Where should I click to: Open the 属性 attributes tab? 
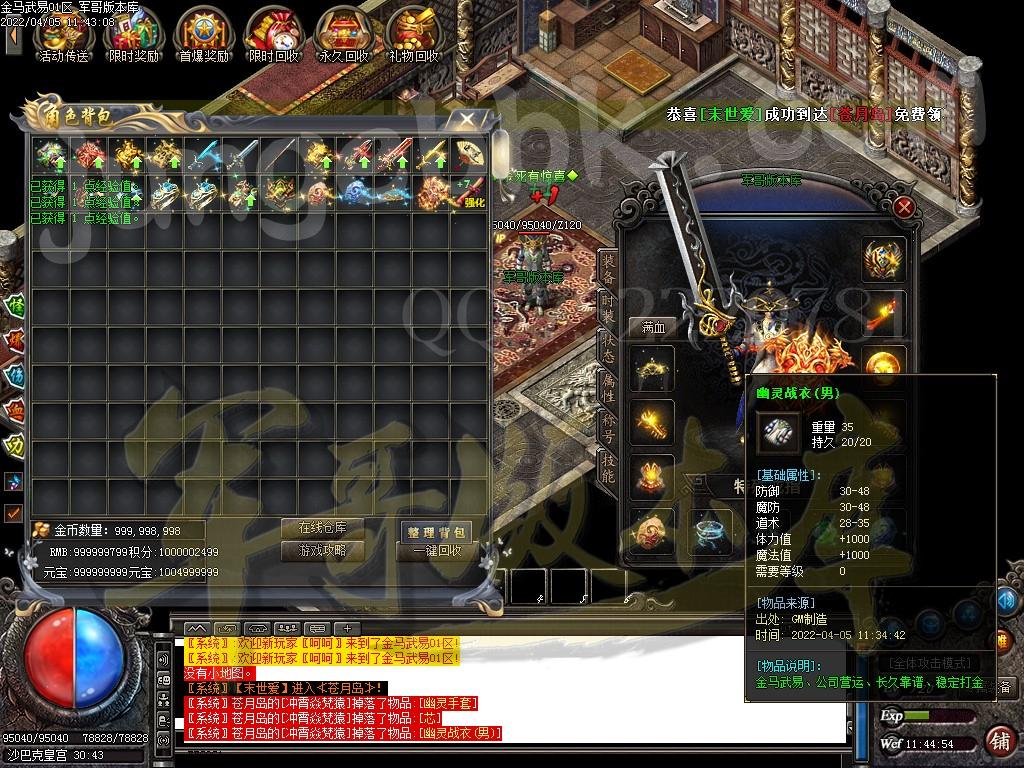[x=607, y=386]
